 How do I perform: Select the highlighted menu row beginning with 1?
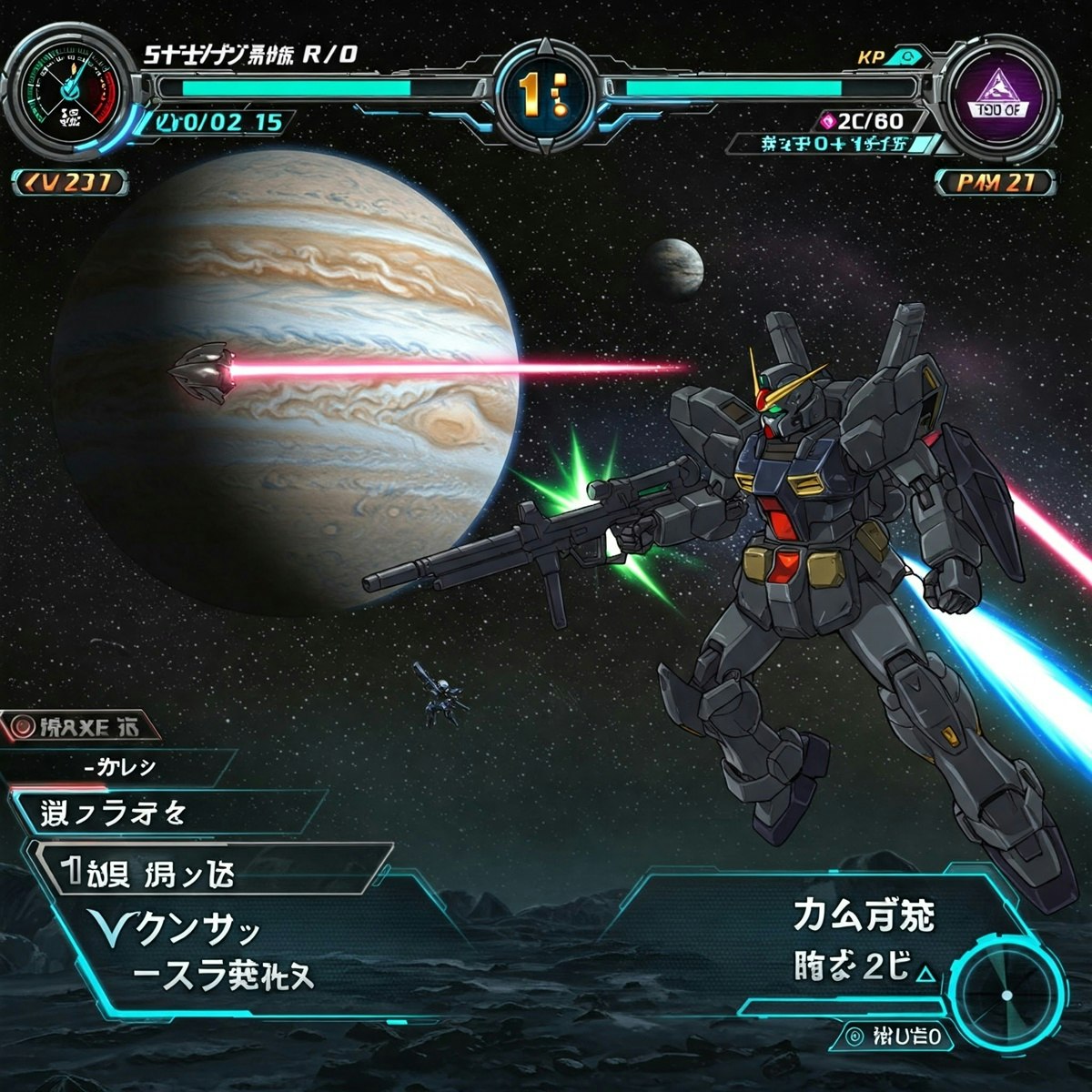[x=209, y=872]
